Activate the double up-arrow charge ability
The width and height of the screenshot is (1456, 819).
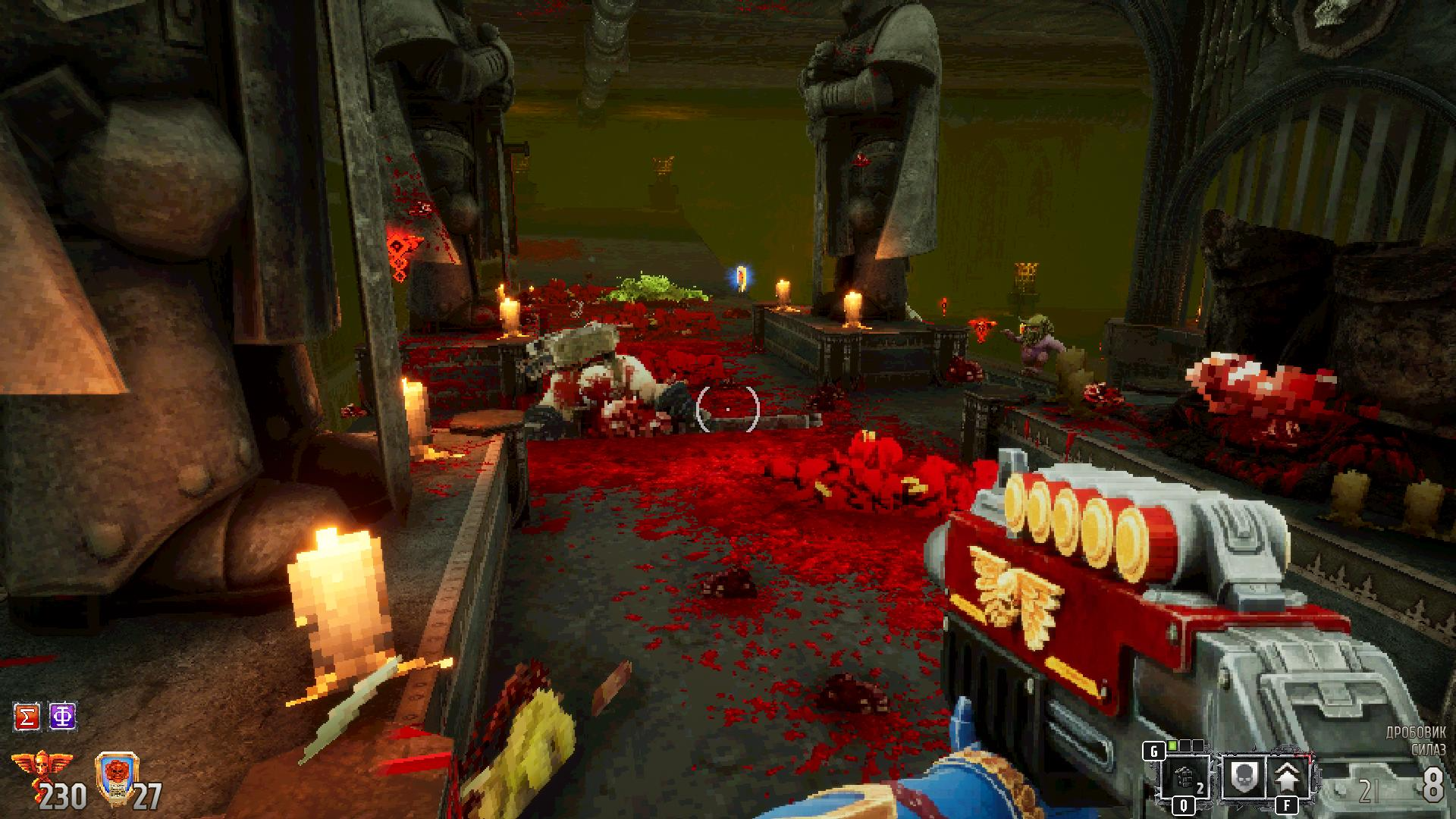pyautogui.click(x=1286, y=776)
